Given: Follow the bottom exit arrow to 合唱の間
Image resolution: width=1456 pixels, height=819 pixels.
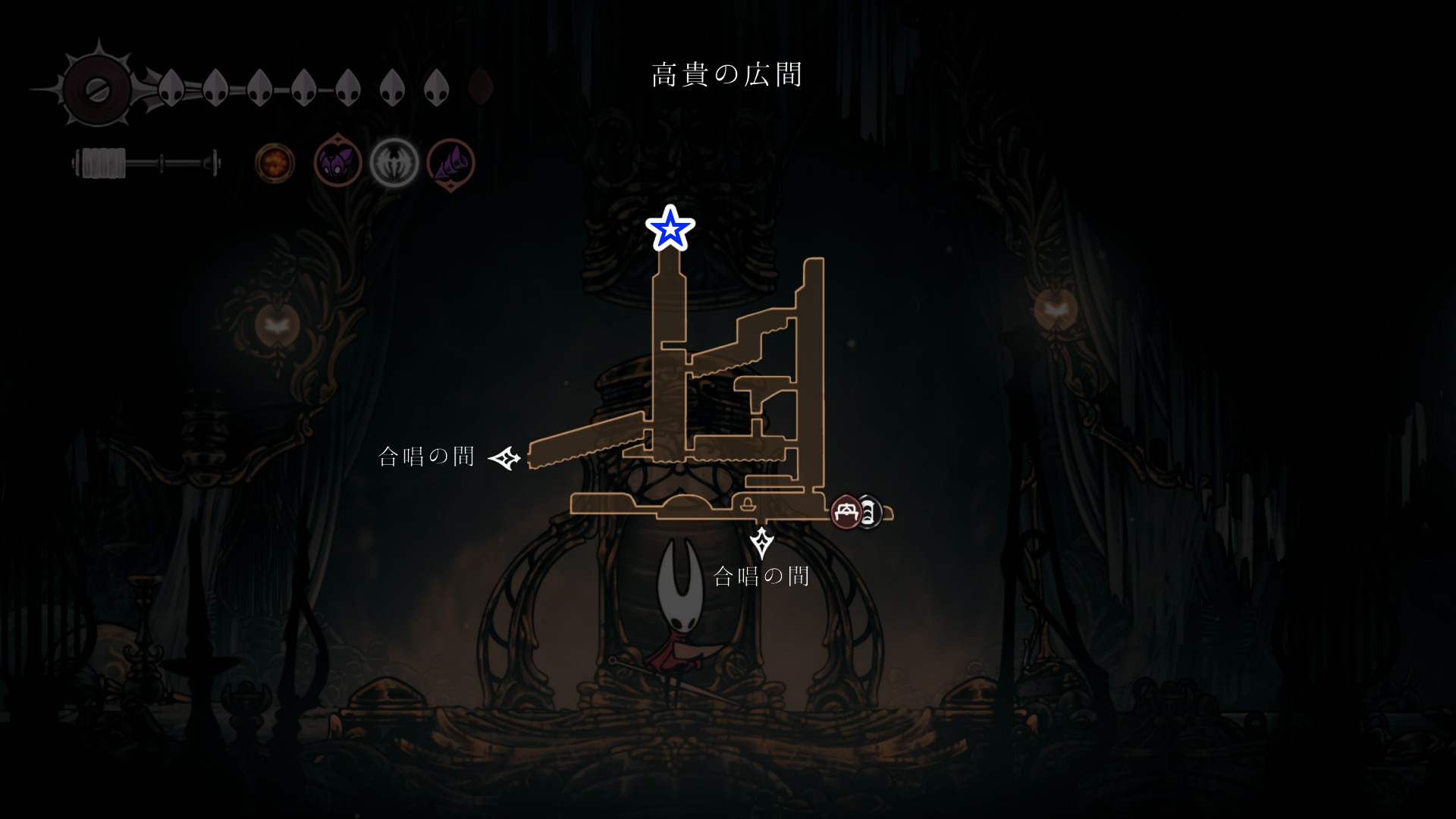Looking at the screenshot, I should pyautogui.click(x=761, y=542).
